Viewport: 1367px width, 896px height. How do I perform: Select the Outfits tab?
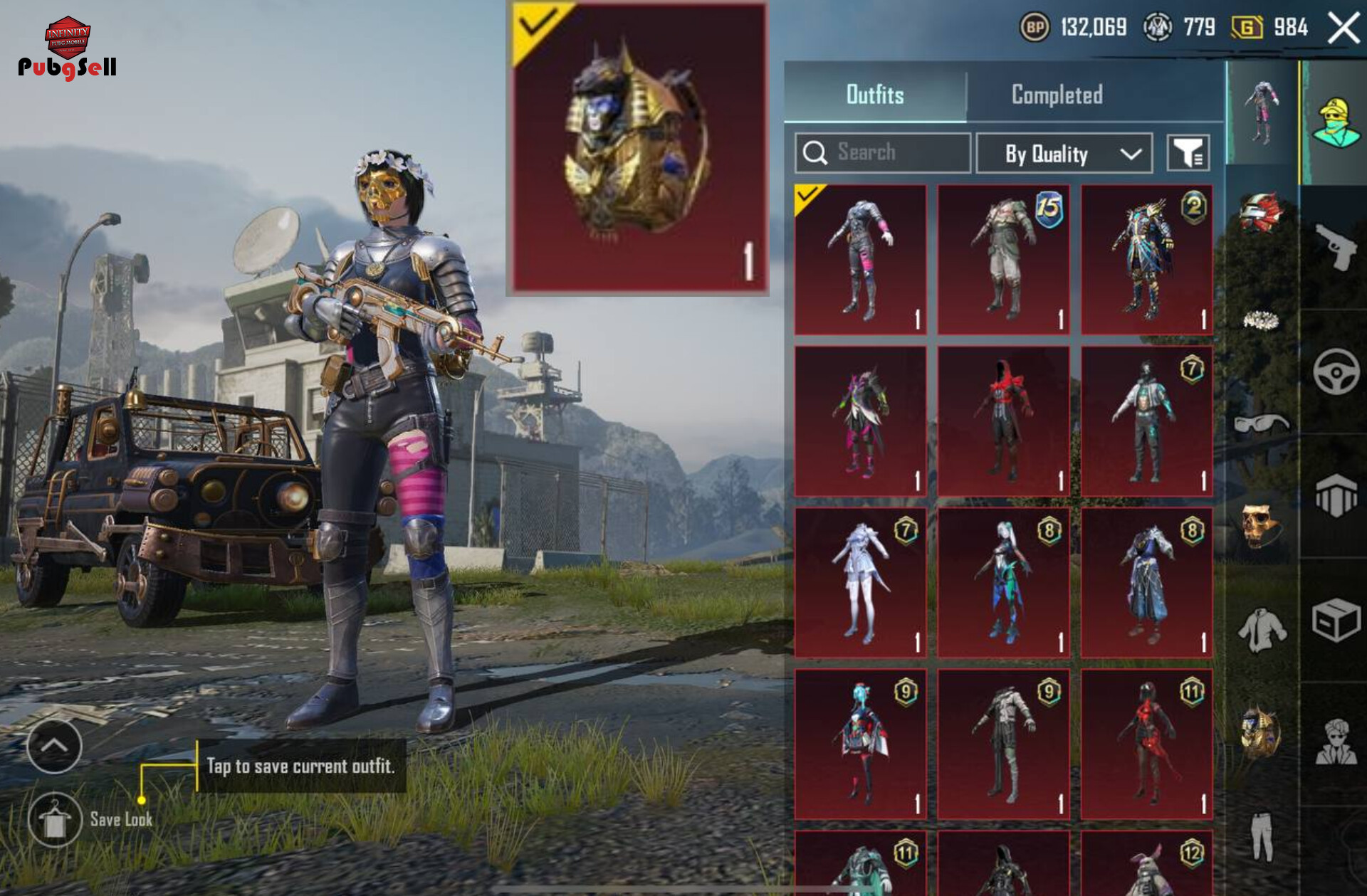[875, 95]
